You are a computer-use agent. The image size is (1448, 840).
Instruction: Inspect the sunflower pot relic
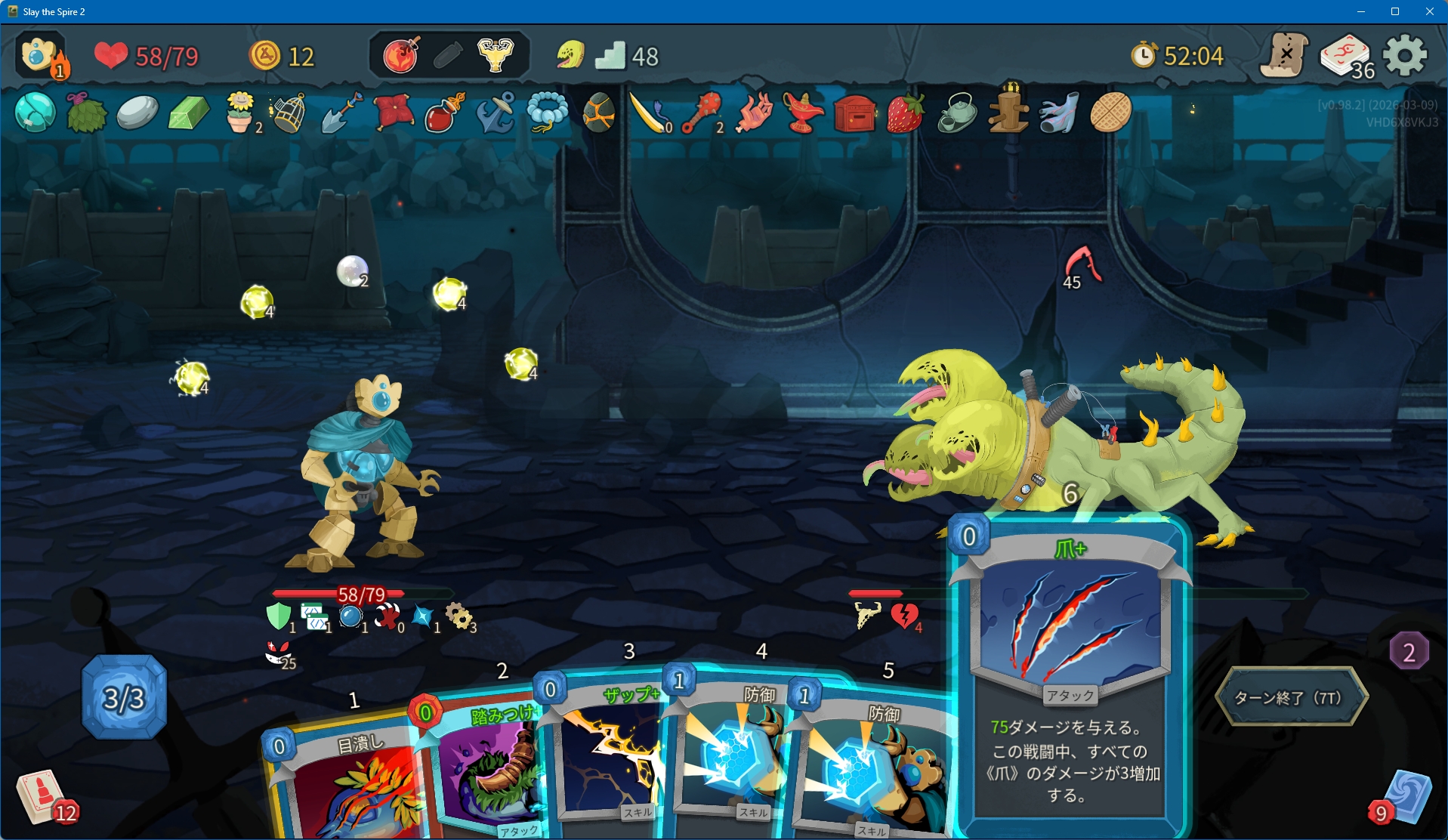tap(240, 113)
